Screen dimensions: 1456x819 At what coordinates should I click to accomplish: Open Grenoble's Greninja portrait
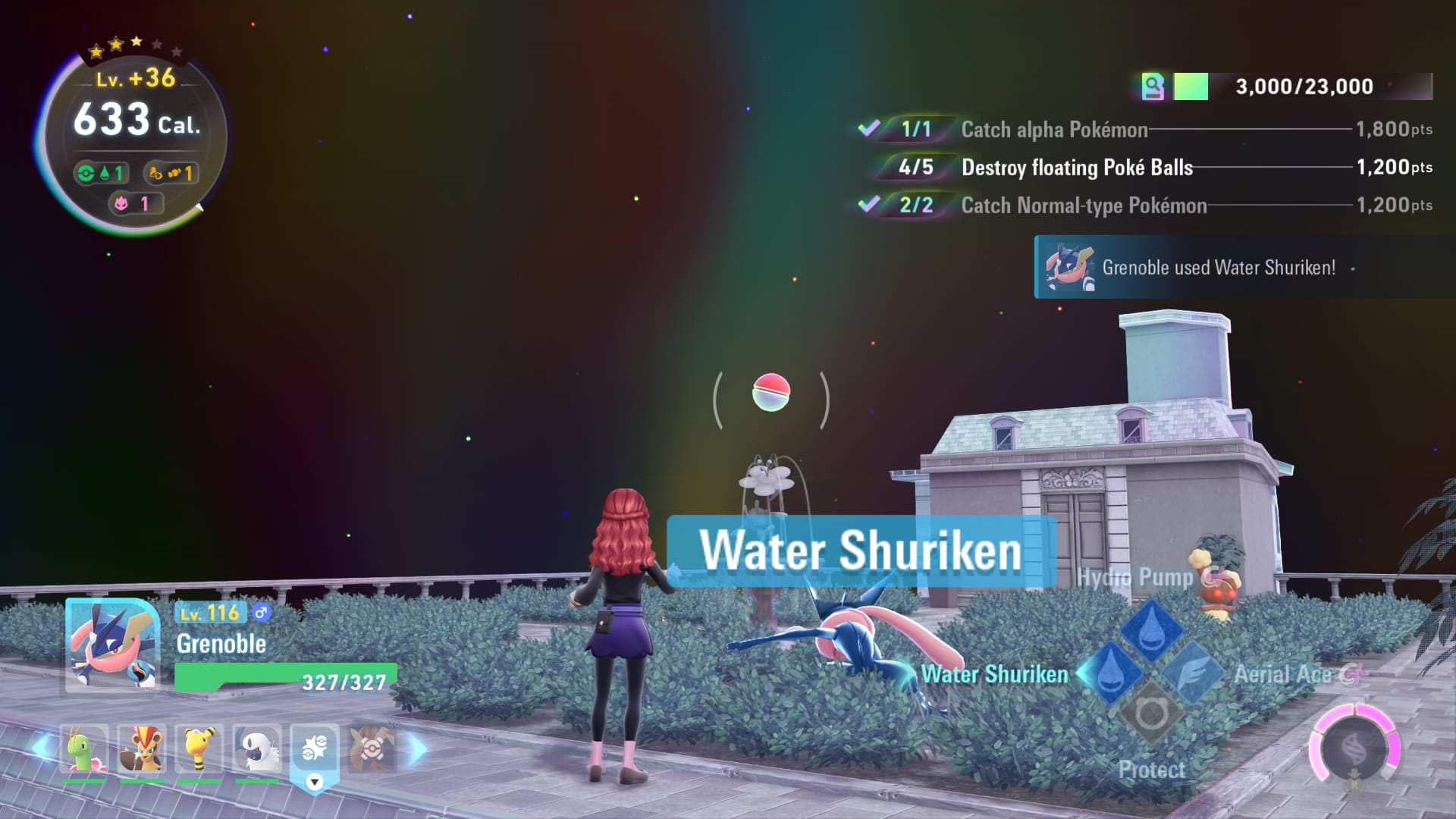pos(112,645)
